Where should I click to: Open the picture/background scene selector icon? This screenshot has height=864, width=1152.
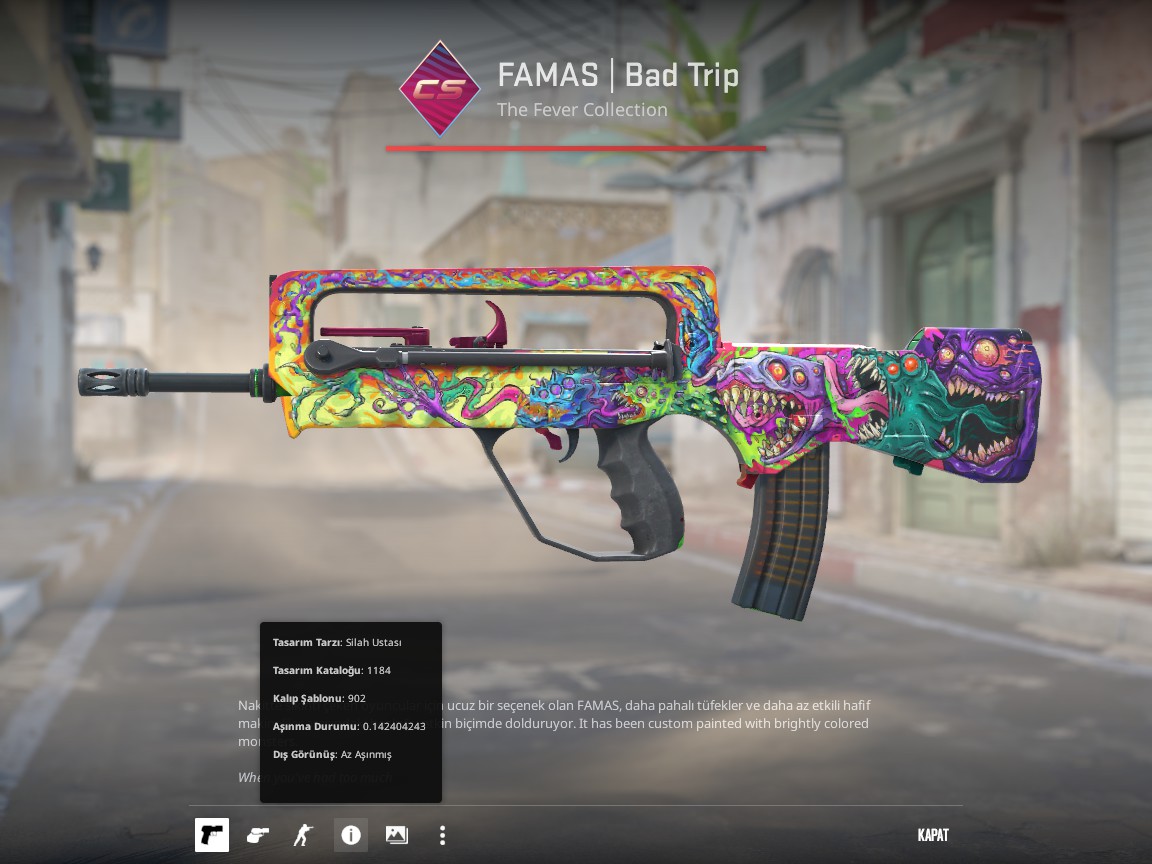tap(397, 835)
